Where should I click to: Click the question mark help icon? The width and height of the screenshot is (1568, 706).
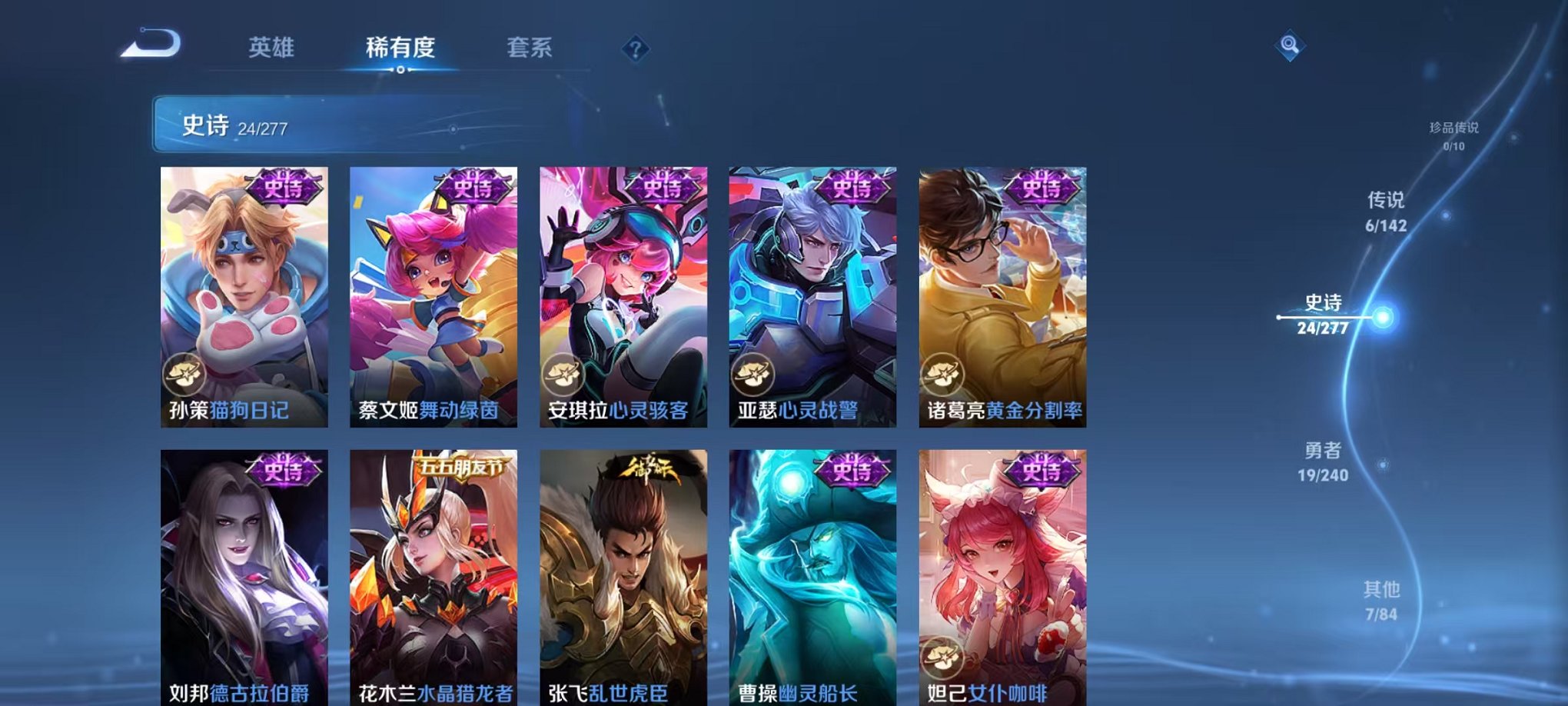[635, 48]
